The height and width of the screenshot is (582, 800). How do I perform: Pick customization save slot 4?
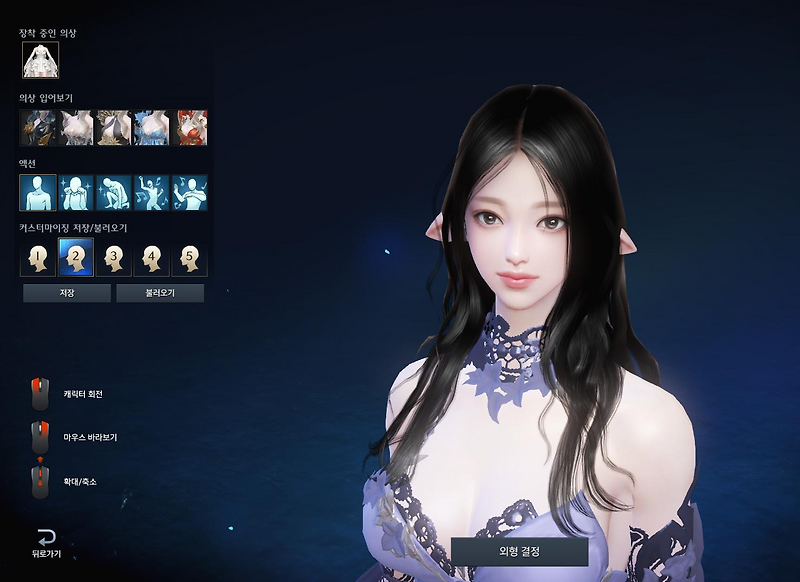(152, 258)
